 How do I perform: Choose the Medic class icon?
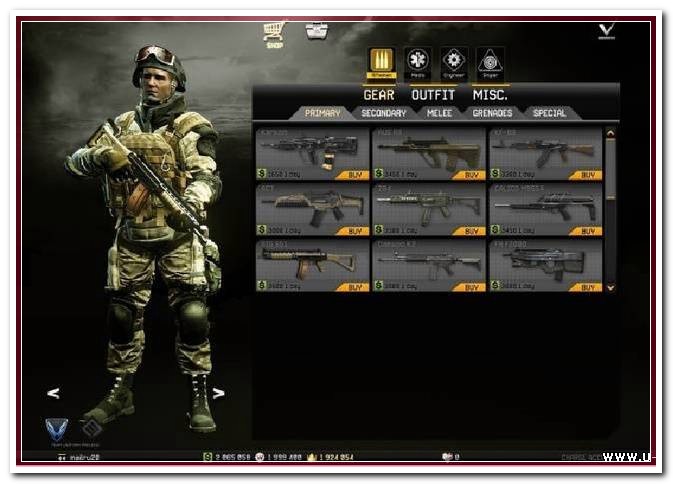click(x=419, y=61)
